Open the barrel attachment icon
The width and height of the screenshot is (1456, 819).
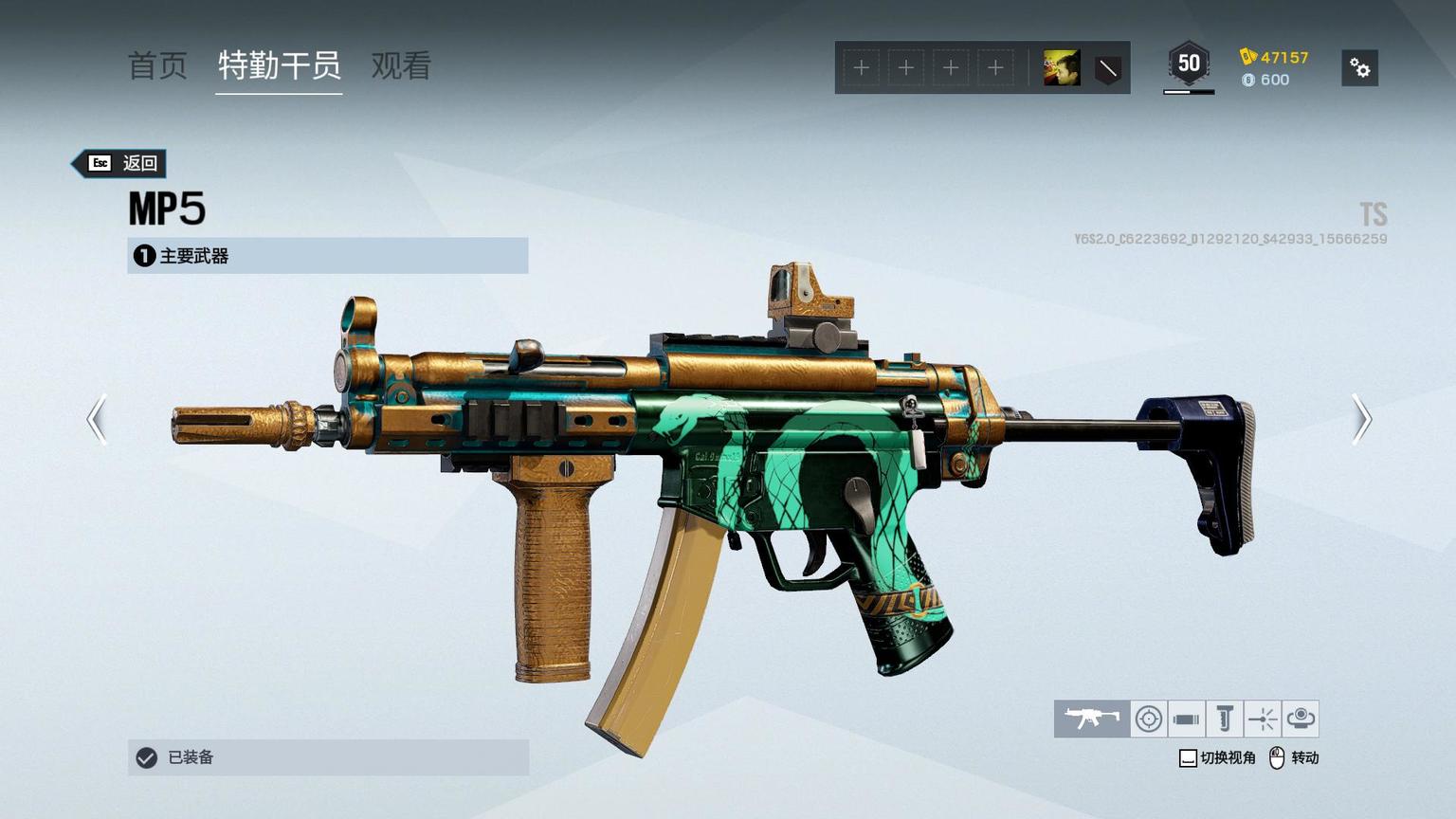(x=1186, y=719)
